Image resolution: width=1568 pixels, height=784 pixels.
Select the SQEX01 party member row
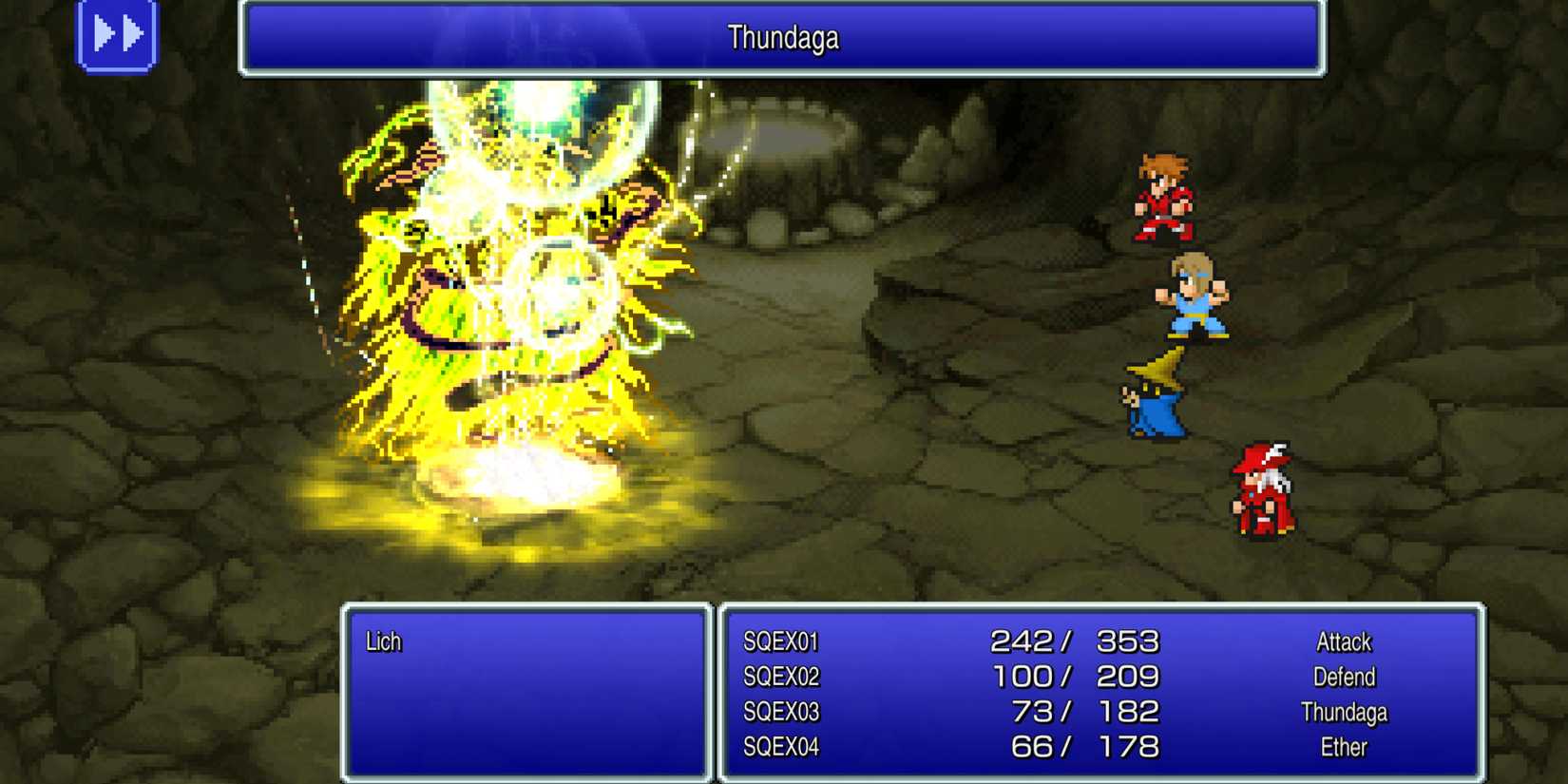784,641
